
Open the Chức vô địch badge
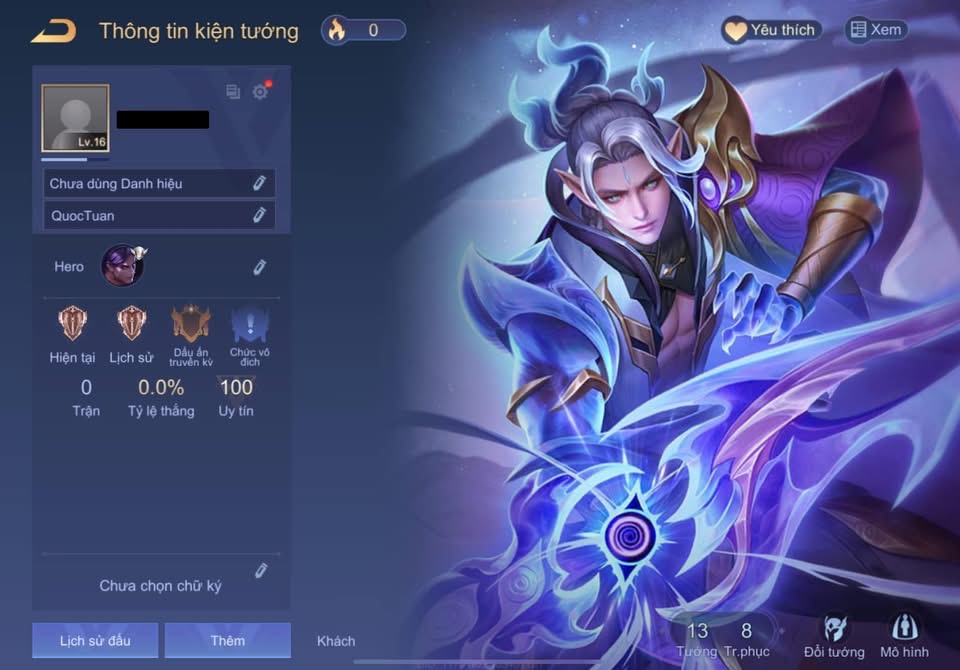pos(249,324)
